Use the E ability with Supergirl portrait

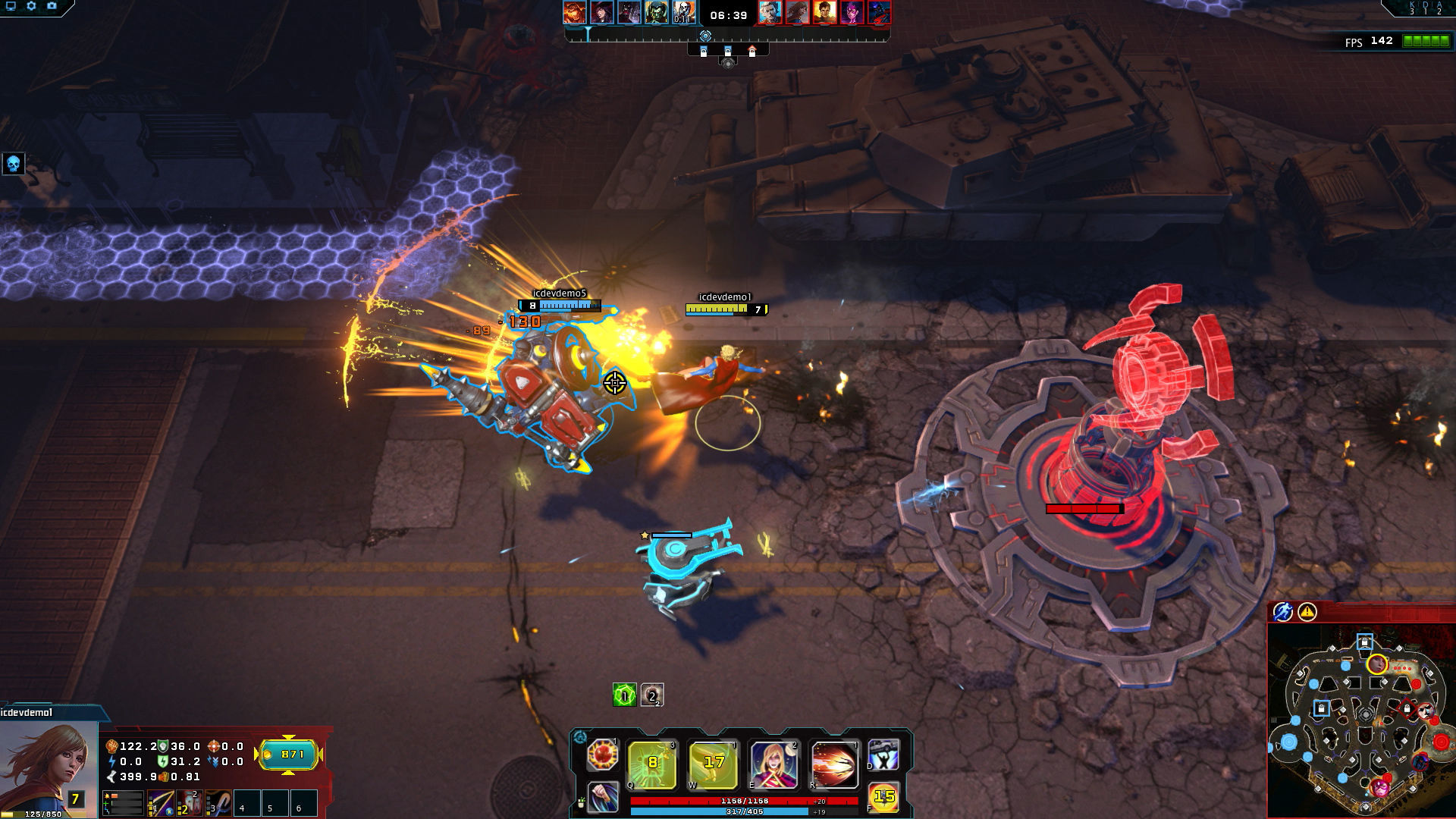(x=773, y=763)
